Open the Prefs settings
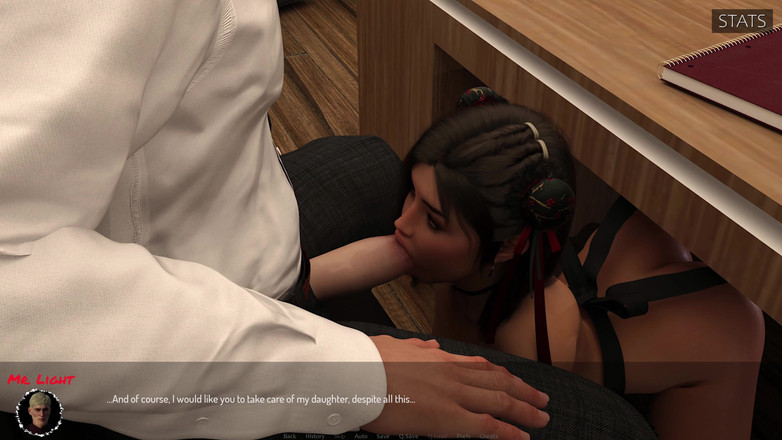This screenshot has height=440, width=782. pos(464,436)
